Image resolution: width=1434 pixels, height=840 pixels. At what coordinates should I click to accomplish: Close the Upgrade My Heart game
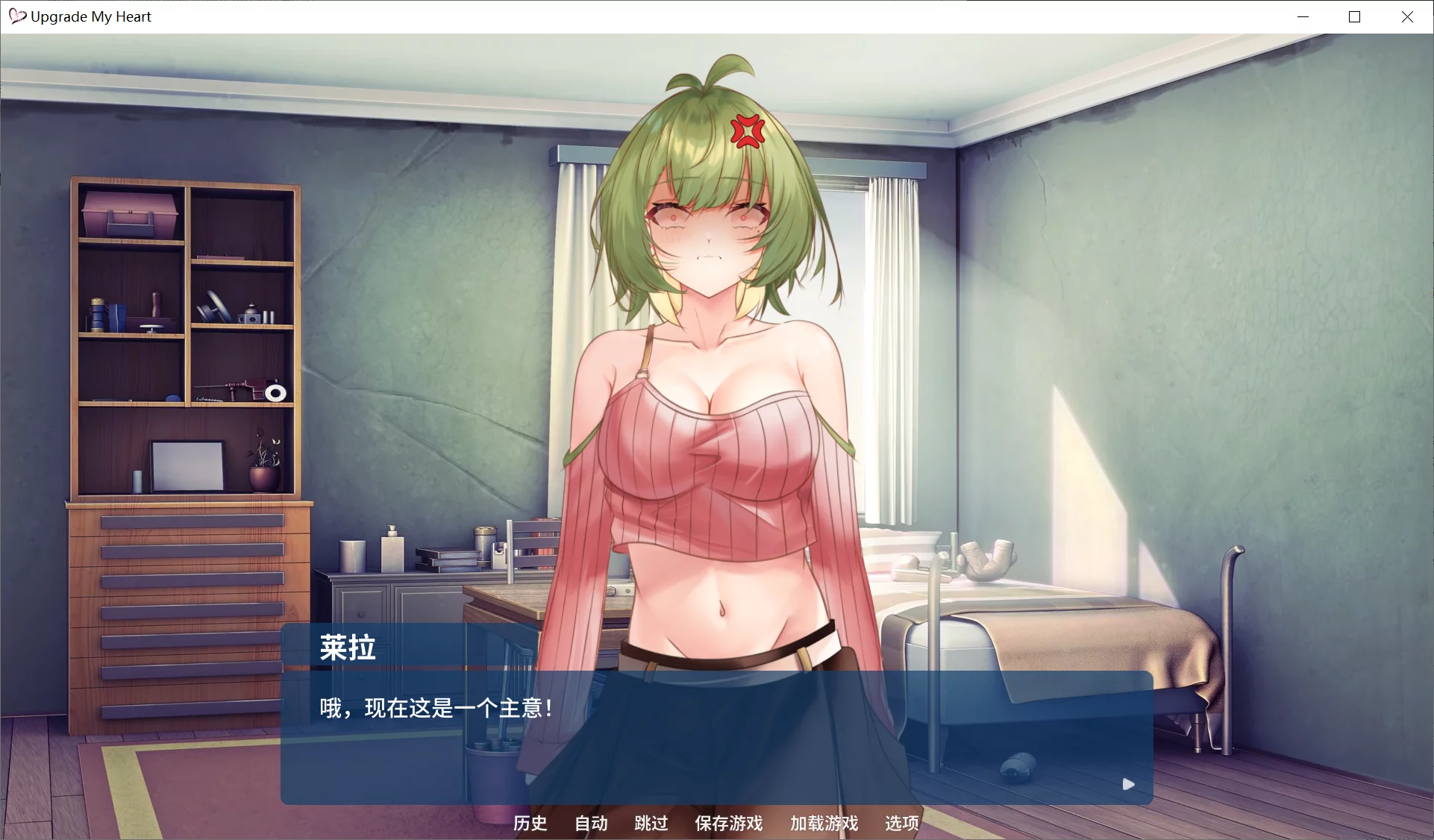click(1408, 16)
